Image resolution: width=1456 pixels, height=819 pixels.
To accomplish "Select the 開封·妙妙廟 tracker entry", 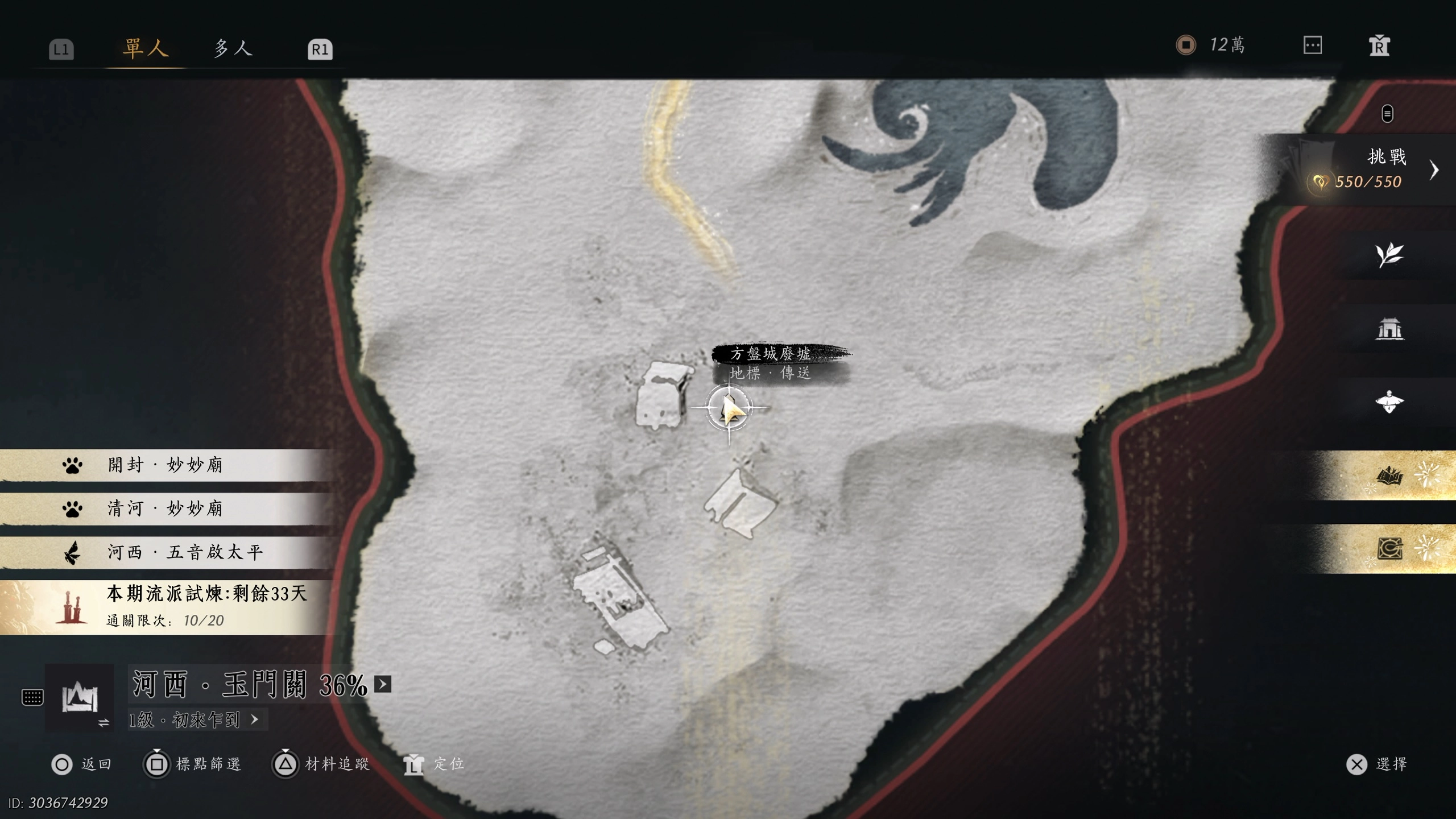I will [165, 465].
